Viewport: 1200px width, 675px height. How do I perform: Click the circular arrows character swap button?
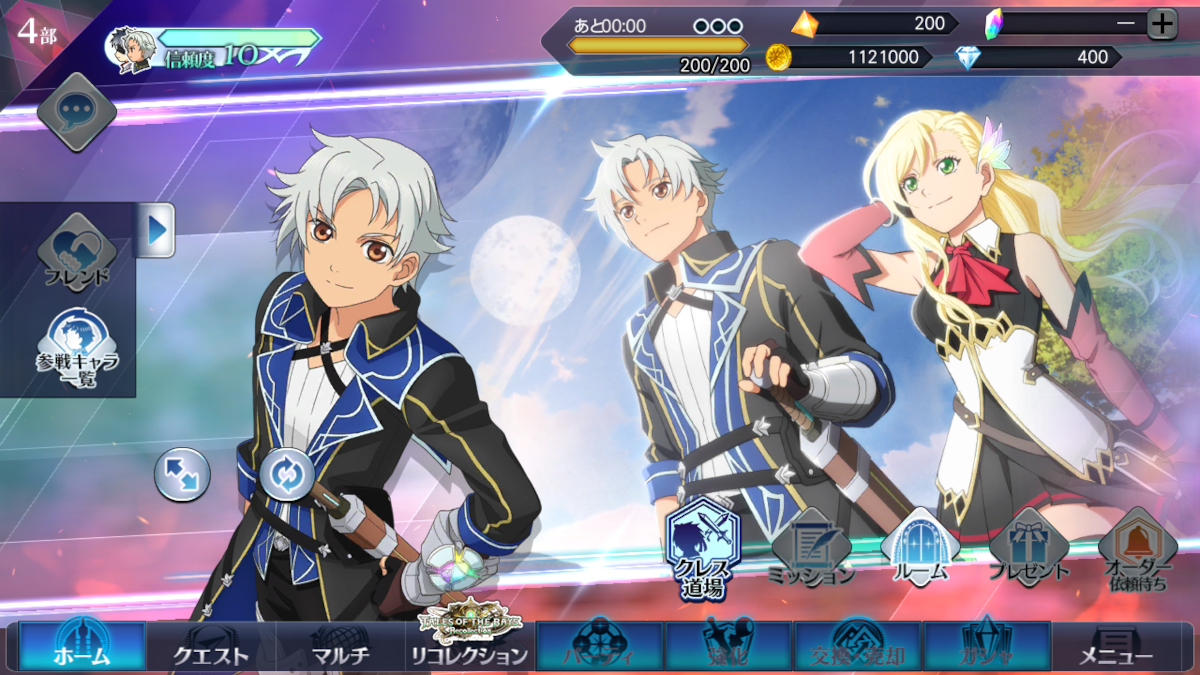coord(287,473)
